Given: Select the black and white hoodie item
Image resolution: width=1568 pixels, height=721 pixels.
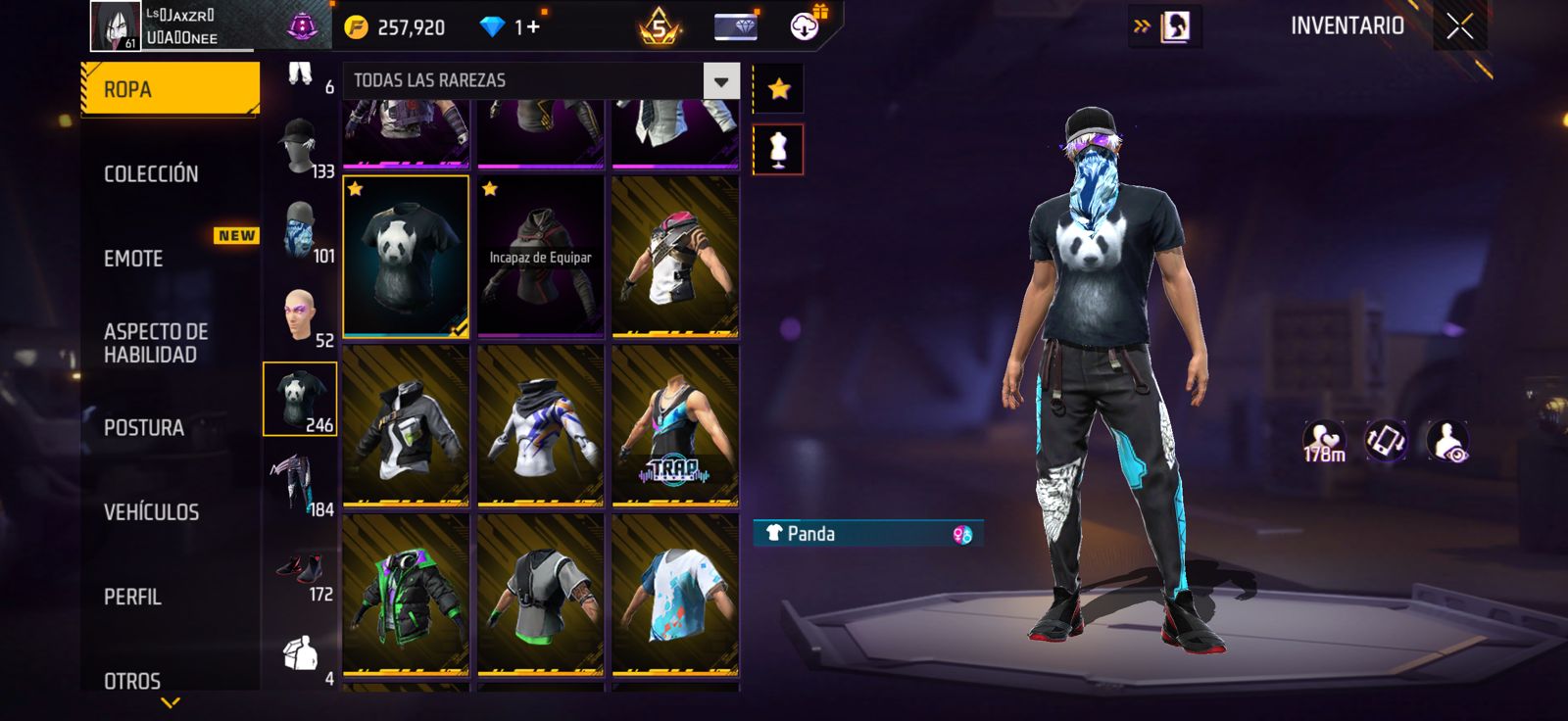Looking at the screenshot, I should pos(406,426).
